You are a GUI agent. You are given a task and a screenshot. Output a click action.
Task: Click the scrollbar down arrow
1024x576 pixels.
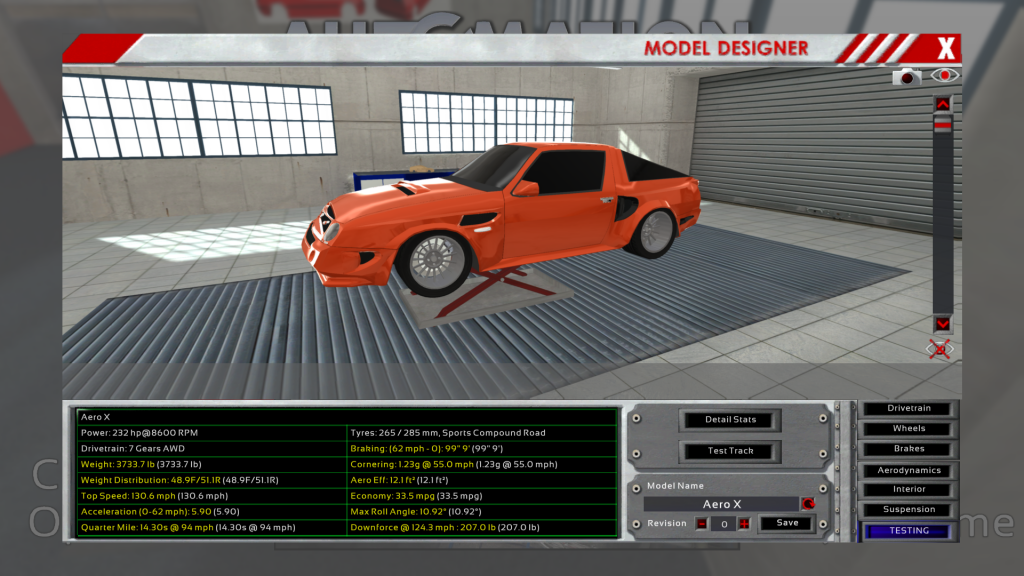[942, 324]
